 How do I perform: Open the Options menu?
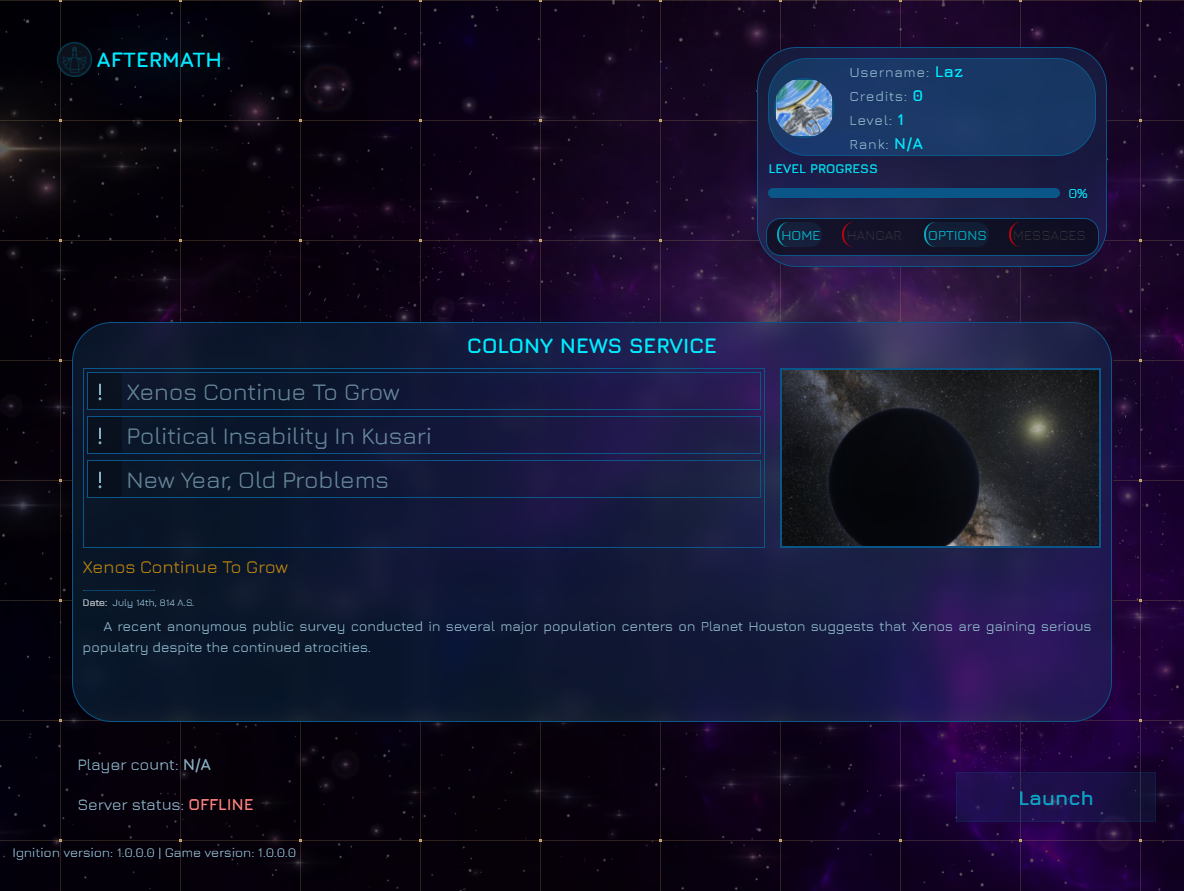(956, 236)
